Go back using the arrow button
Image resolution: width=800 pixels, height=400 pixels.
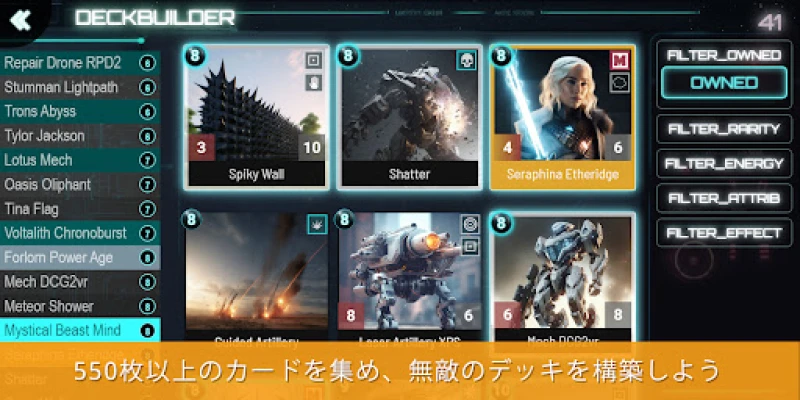click(x=22, y=20)
